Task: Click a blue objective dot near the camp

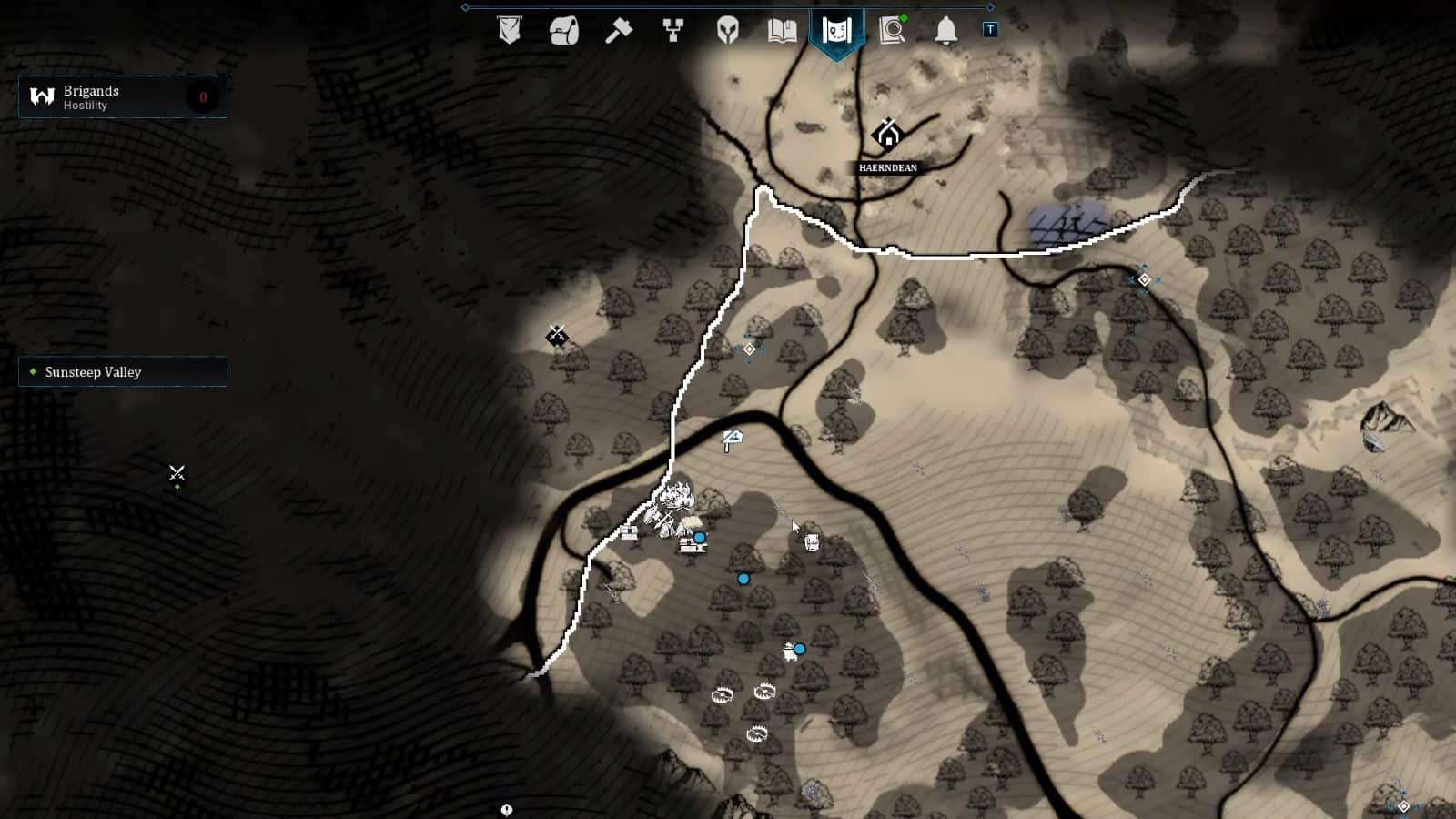Action: [698, 539]
